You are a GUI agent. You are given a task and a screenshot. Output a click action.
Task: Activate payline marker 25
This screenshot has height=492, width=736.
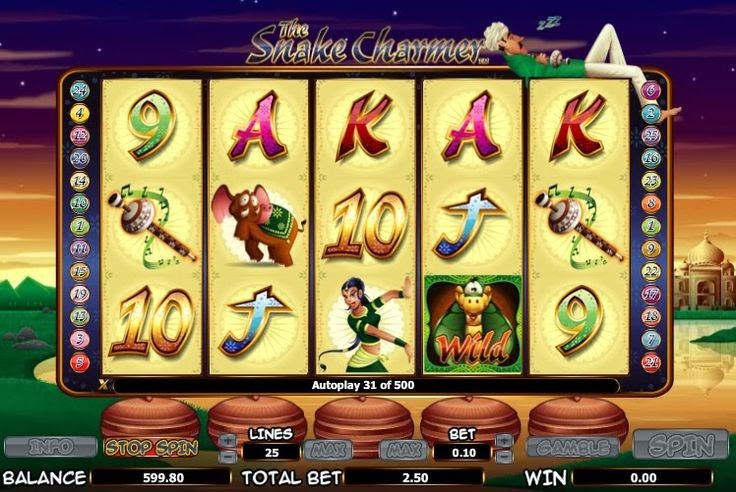pos(651,135)
